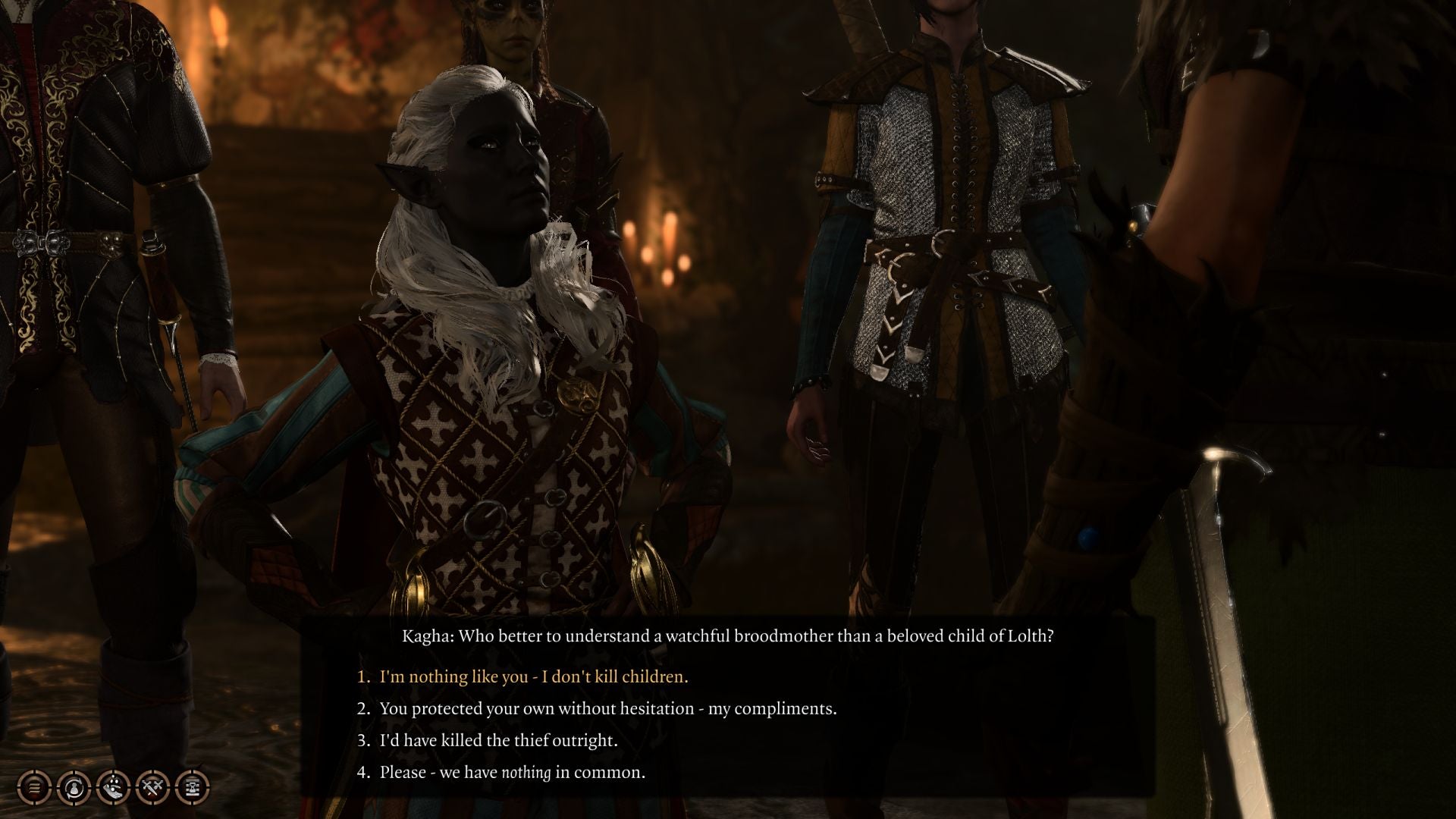Open the hourglass event log icon

(x=191, y=788)
